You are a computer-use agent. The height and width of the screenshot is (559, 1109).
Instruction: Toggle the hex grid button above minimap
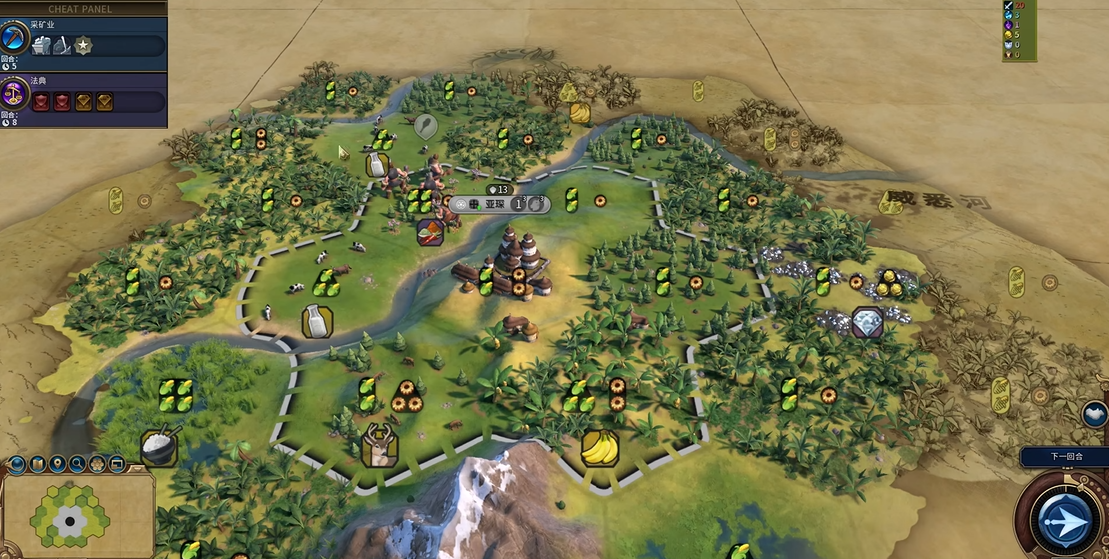[97, 464]
